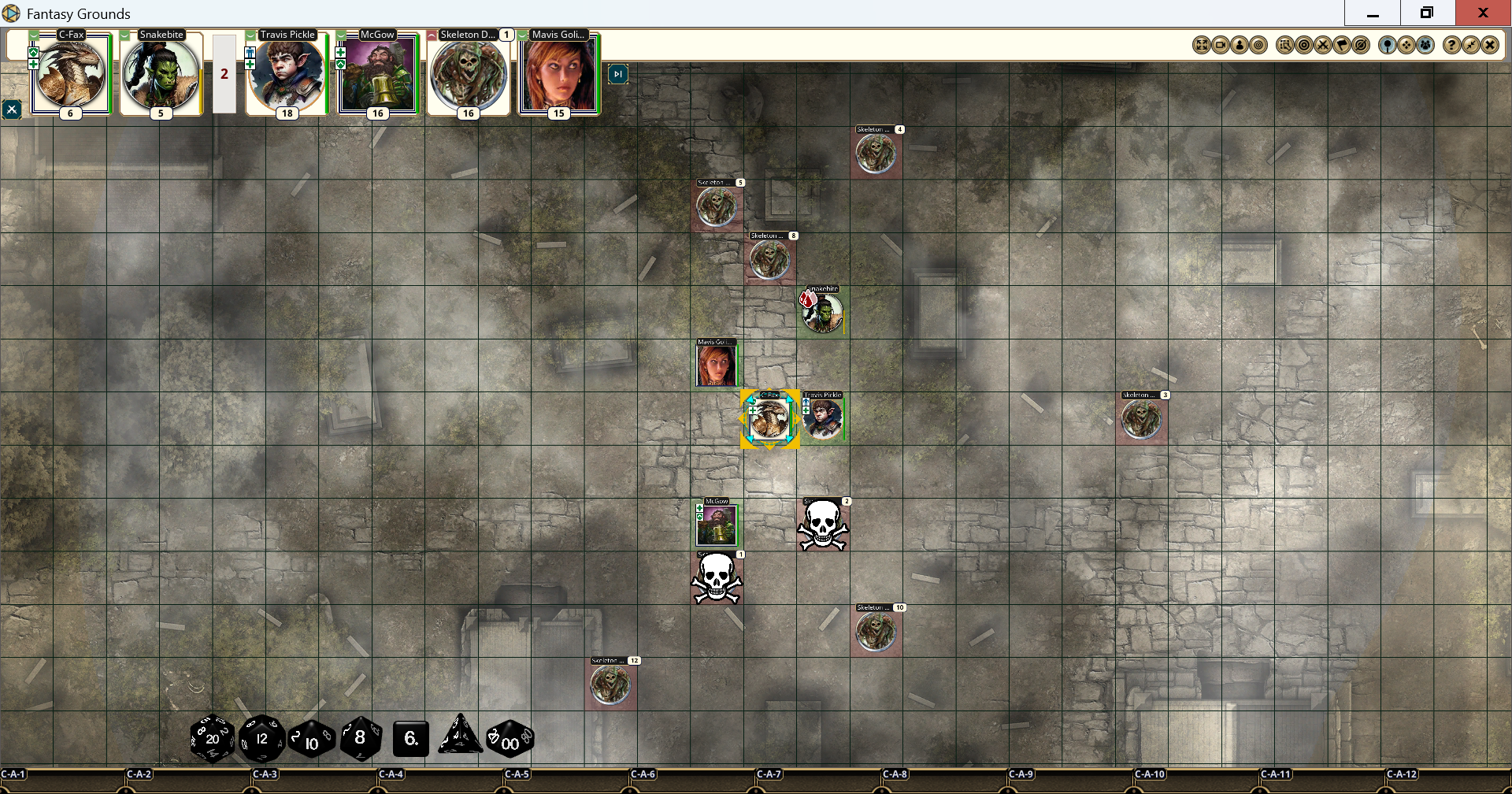Screen dimensions: 1512x794
Task: Minimize the Fantasy Grounds window
Action: [x=1373, y=13]
